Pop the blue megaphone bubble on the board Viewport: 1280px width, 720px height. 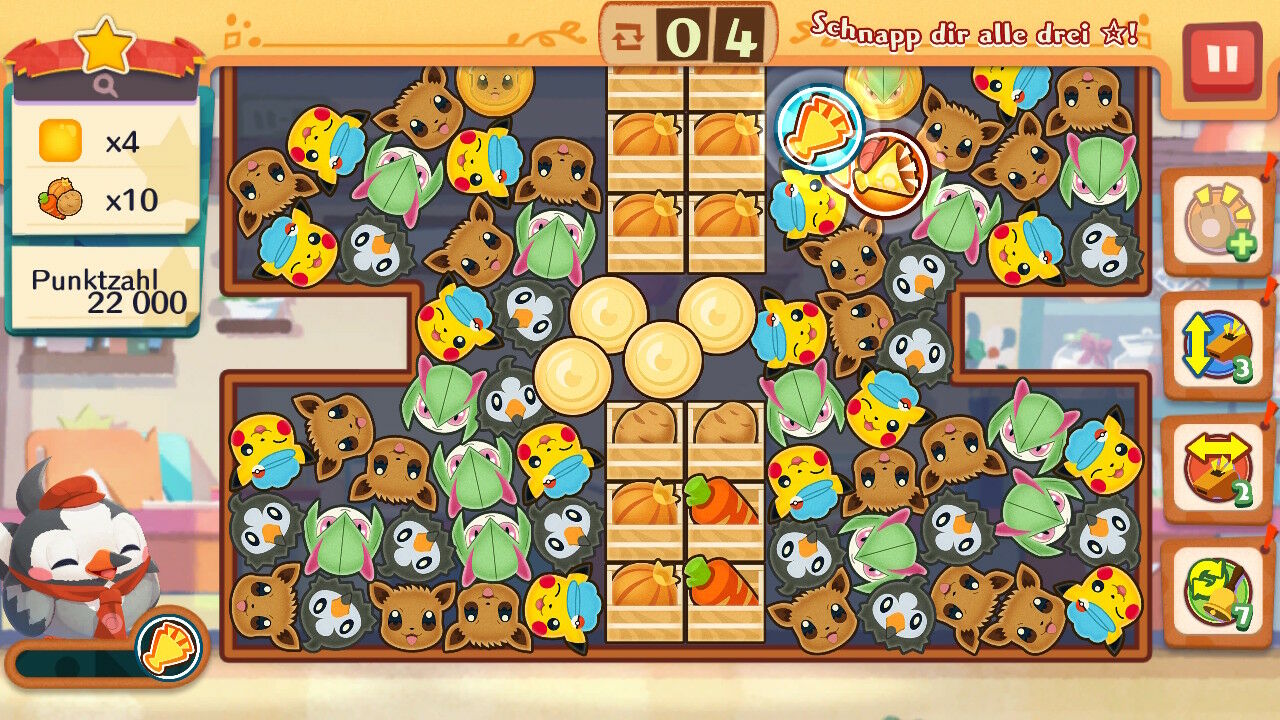819,127
